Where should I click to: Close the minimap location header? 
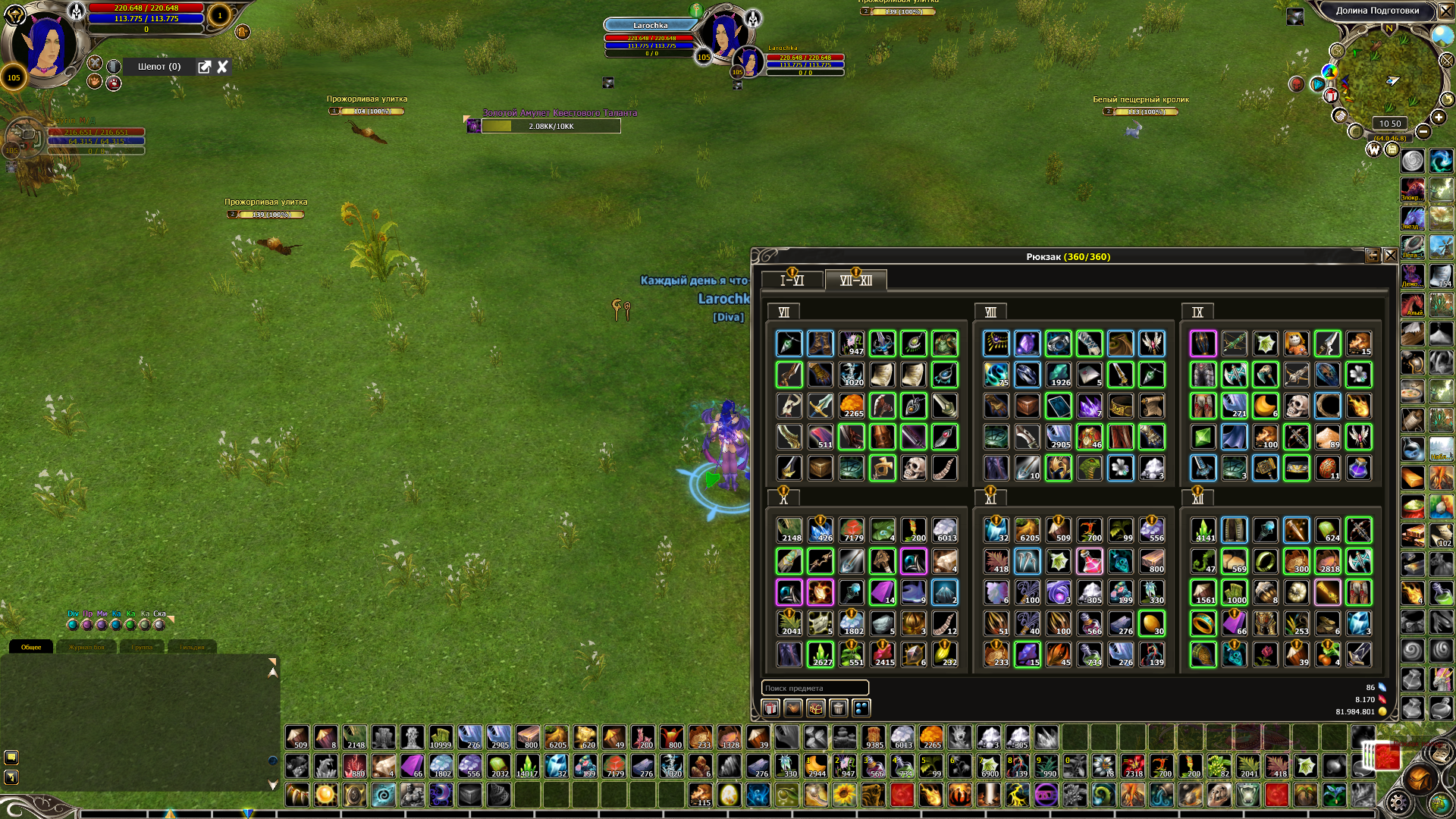coord(1446,11)
